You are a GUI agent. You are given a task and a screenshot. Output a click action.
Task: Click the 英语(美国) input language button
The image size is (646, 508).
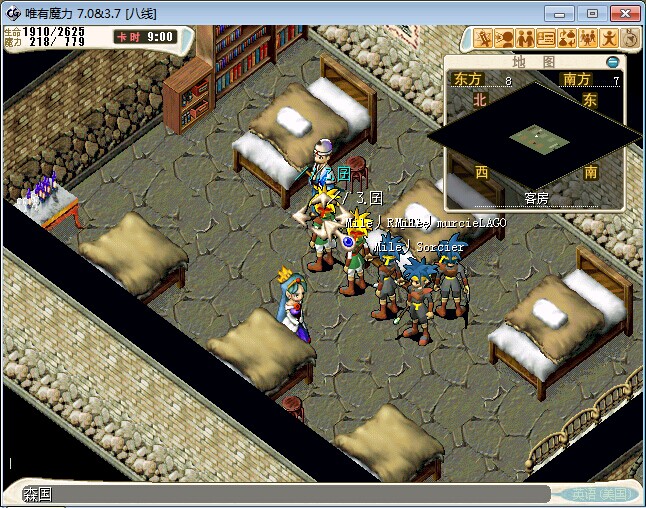pos(598,494)
